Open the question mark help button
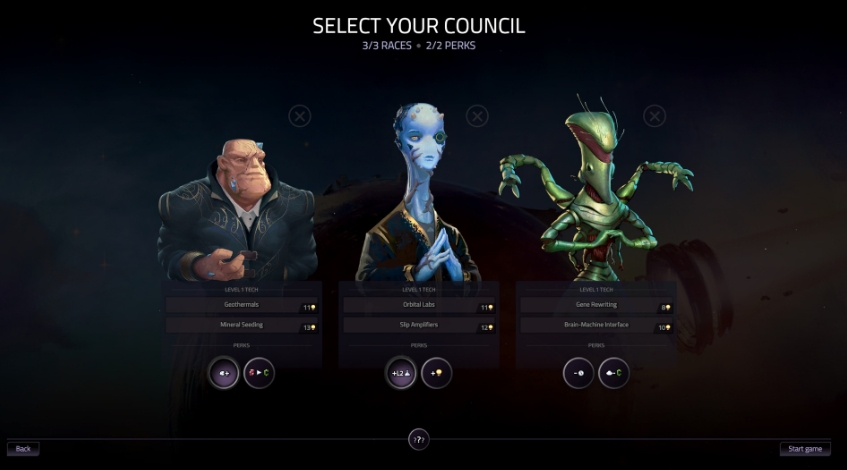The width and height of the screenshot is (847, 470). [419, 438]
